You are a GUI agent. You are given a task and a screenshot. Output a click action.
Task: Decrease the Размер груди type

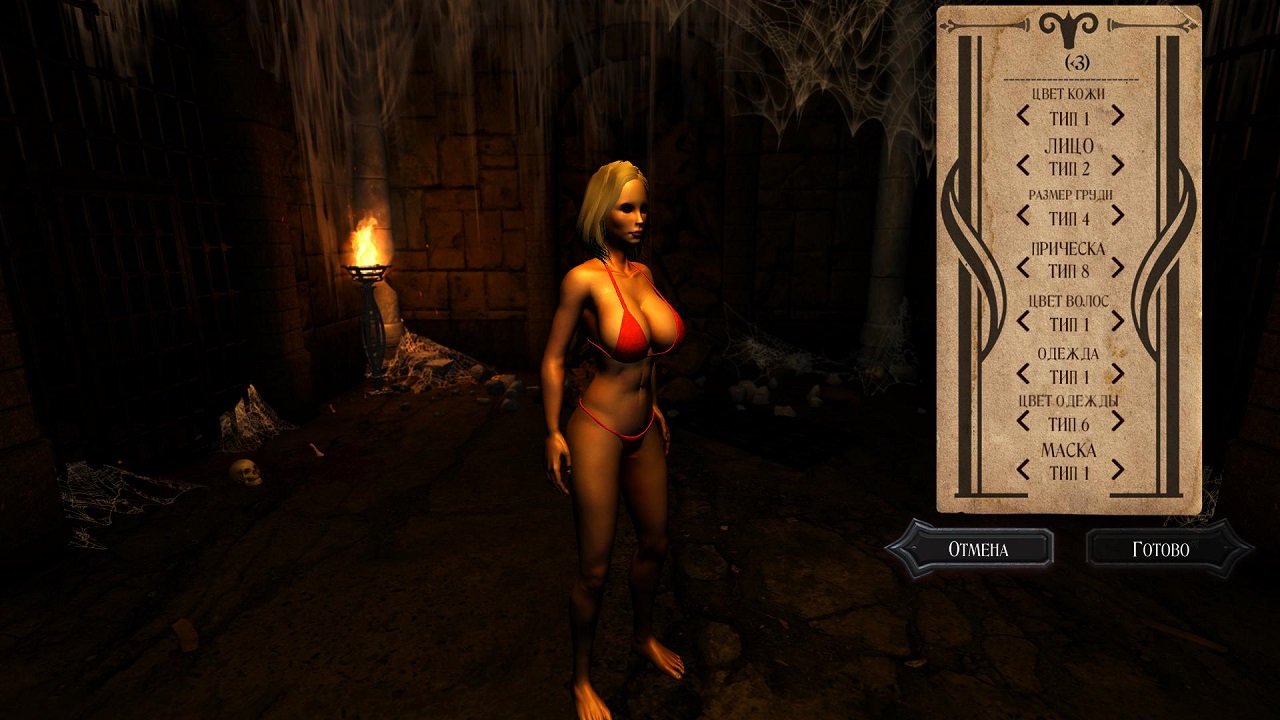click(x=1023, y=215)
